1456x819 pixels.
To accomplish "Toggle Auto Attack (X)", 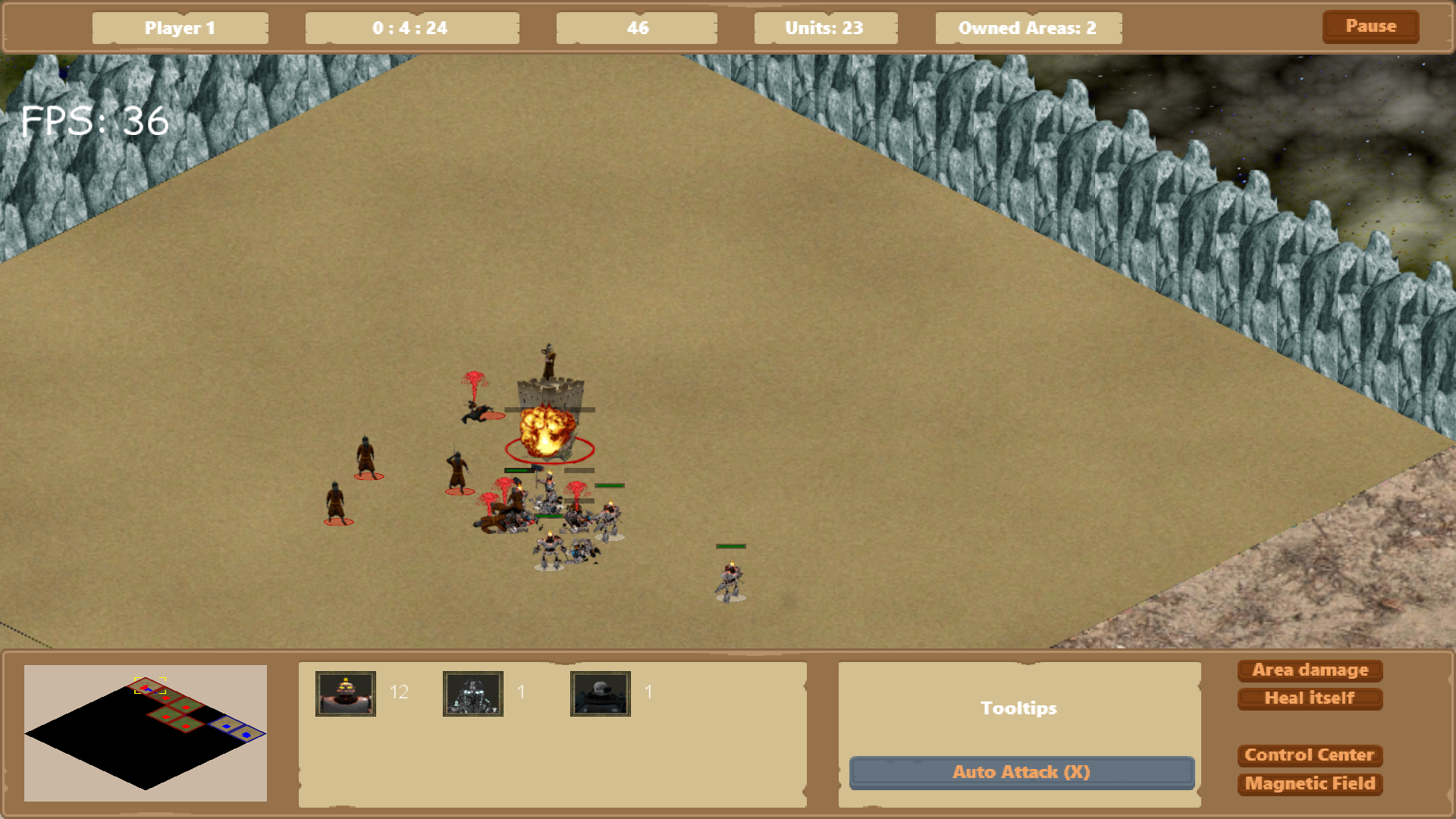I will tap(1021, 772).
